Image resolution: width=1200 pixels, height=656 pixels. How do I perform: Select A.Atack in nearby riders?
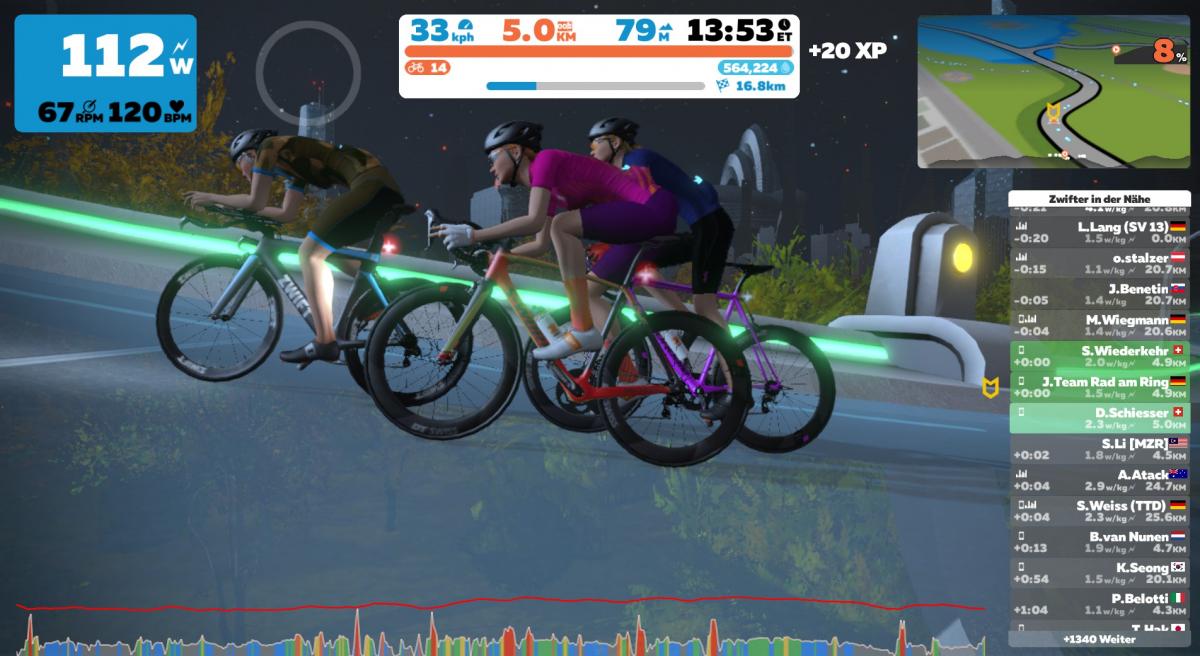(x=1099, y=480)
